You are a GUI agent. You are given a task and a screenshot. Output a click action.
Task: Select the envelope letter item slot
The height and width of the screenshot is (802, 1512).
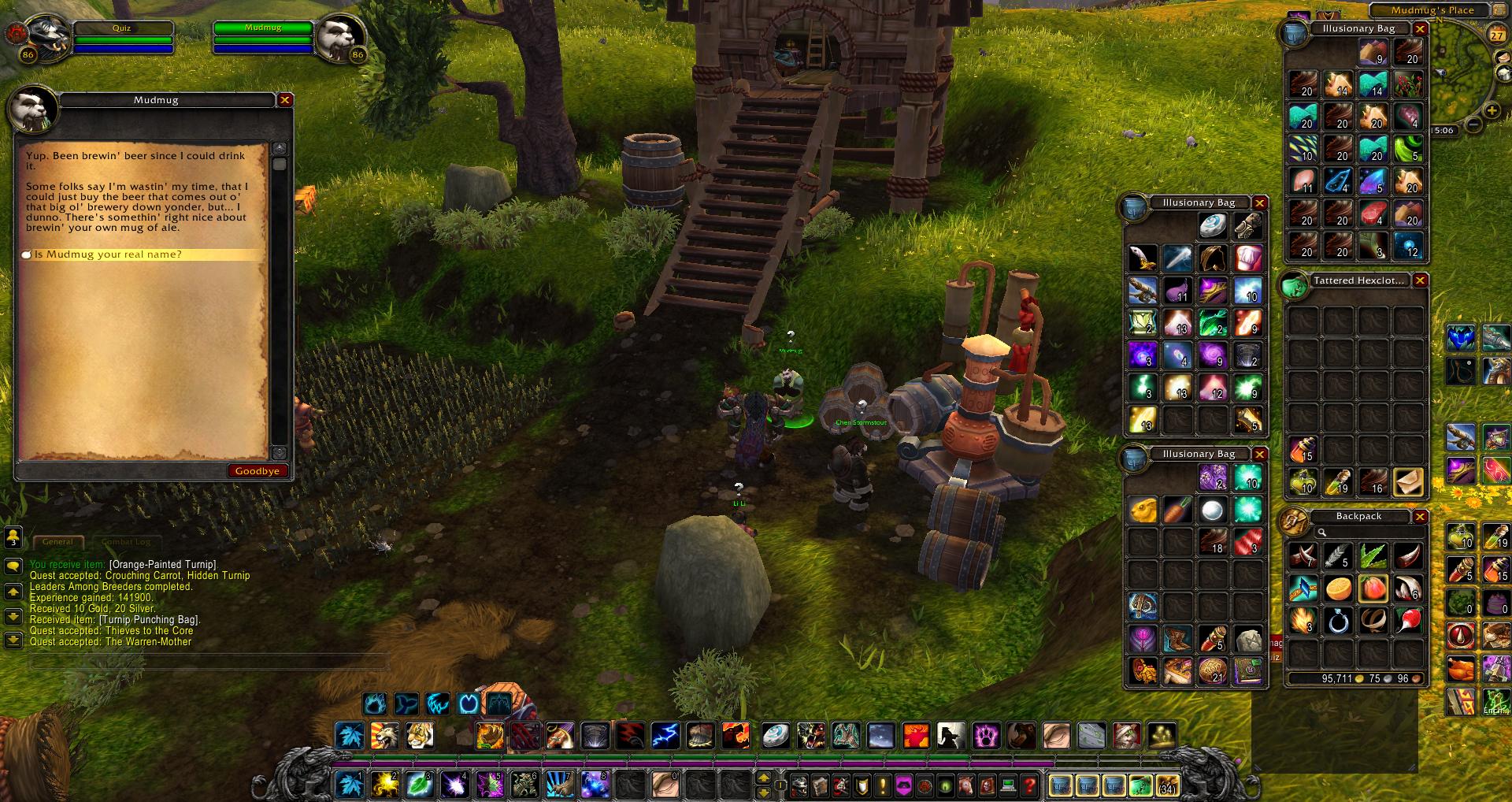point(1408,481)
